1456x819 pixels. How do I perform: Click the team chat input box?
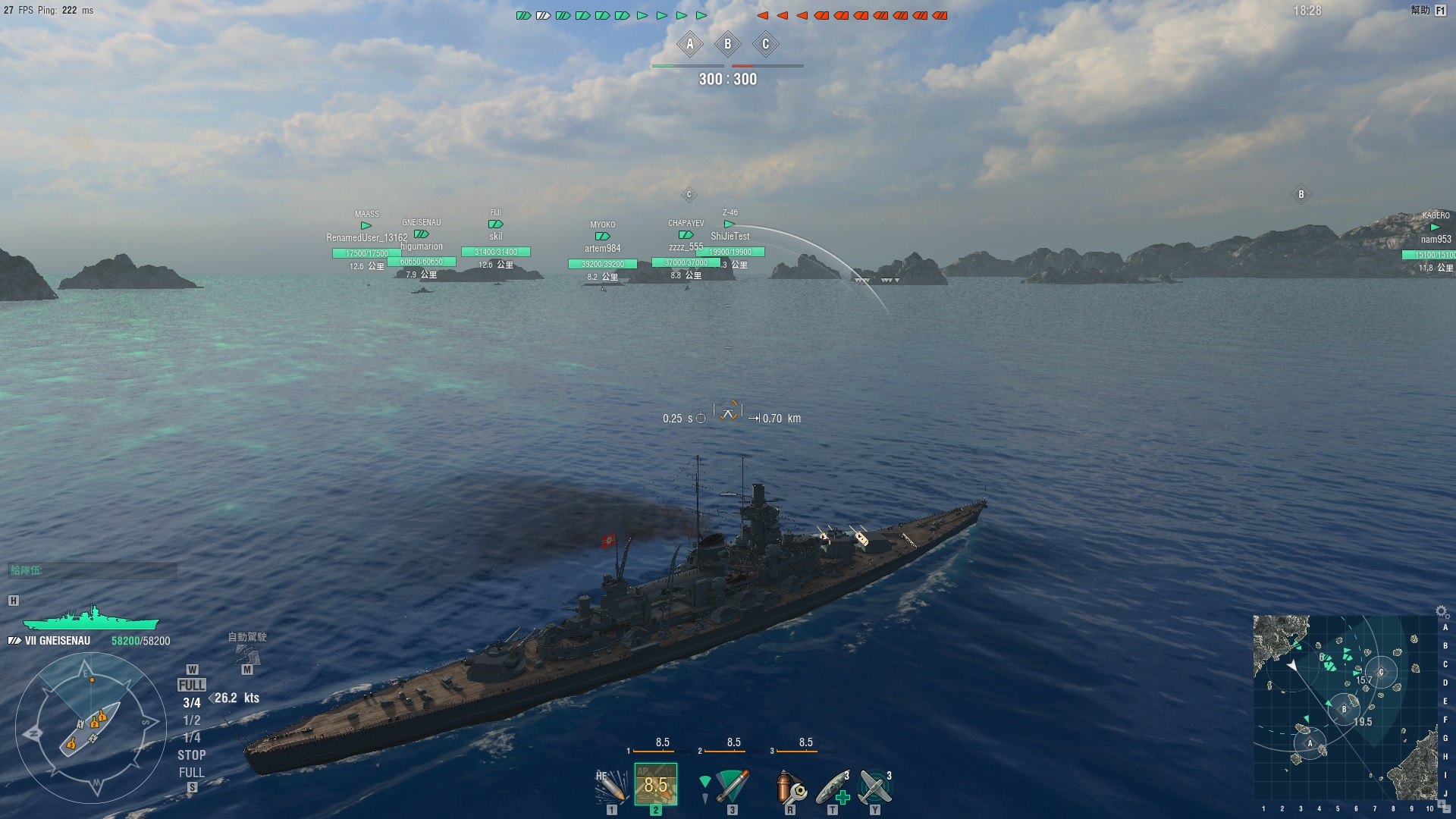point(93,570)
